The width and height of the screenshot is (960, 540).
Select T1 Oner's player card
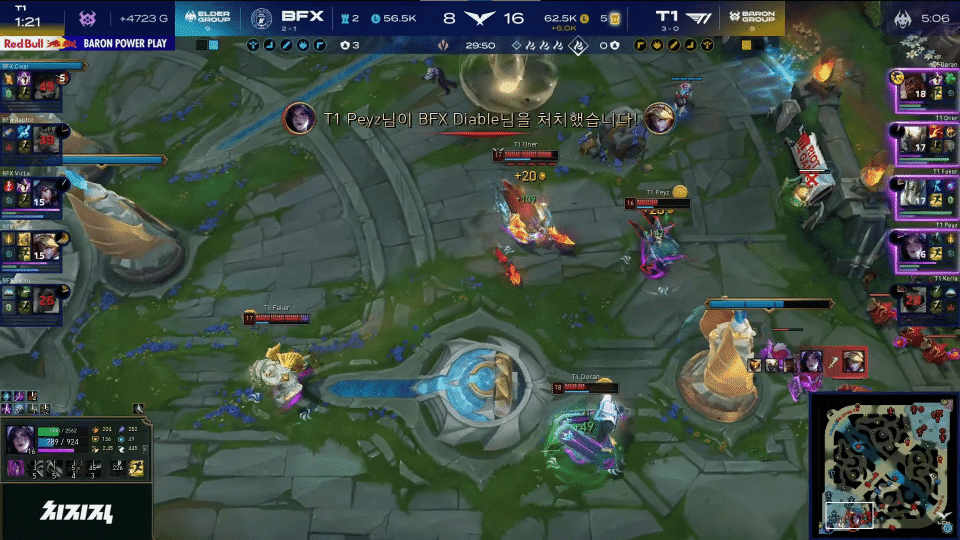[x=923, y=141]
